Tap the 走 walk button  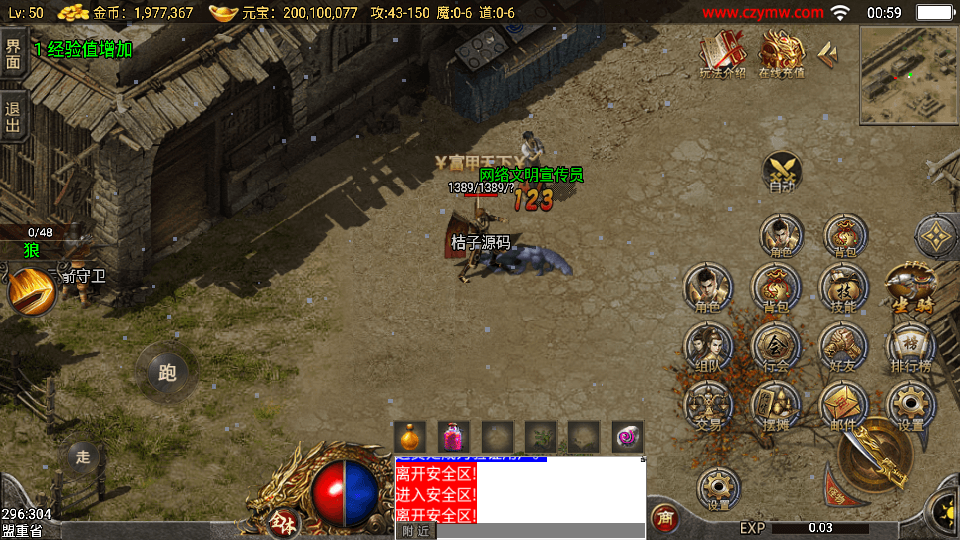(x=83, y=457)
